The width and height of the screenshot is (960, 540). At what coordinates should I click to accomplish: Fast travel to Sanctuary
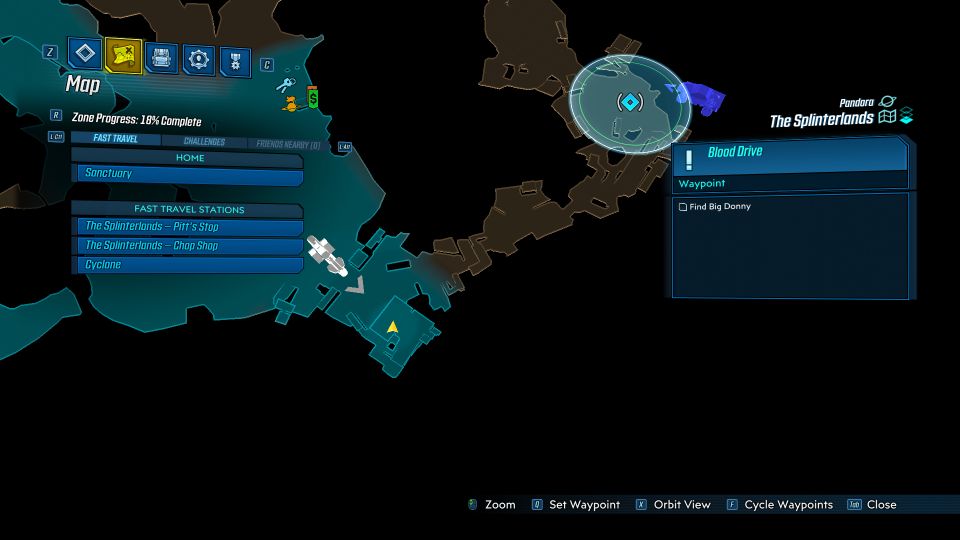click(x=189, y=174)
